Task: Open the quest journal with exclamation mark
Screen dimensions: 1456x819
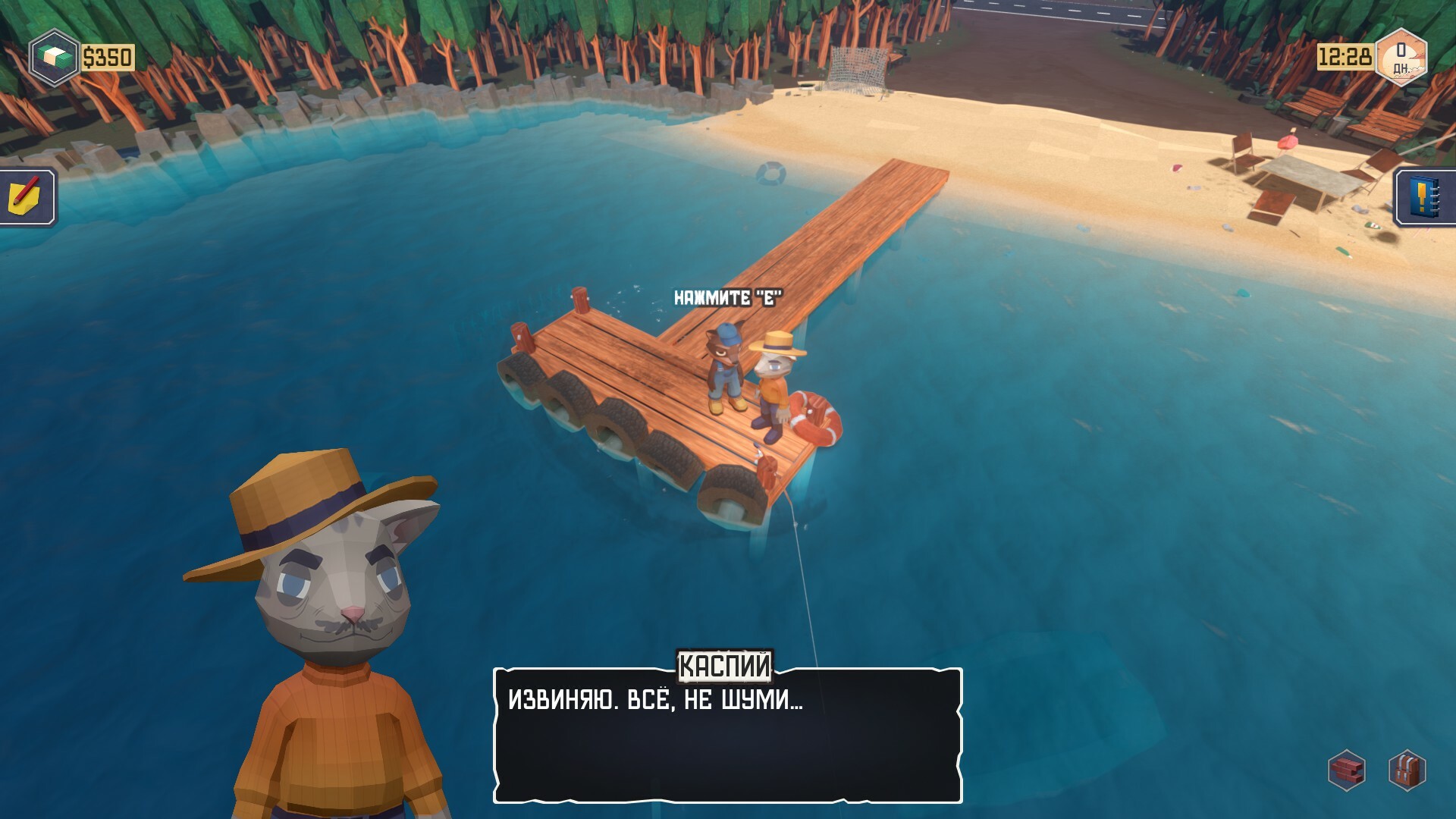Action: tap(1426, 196)
